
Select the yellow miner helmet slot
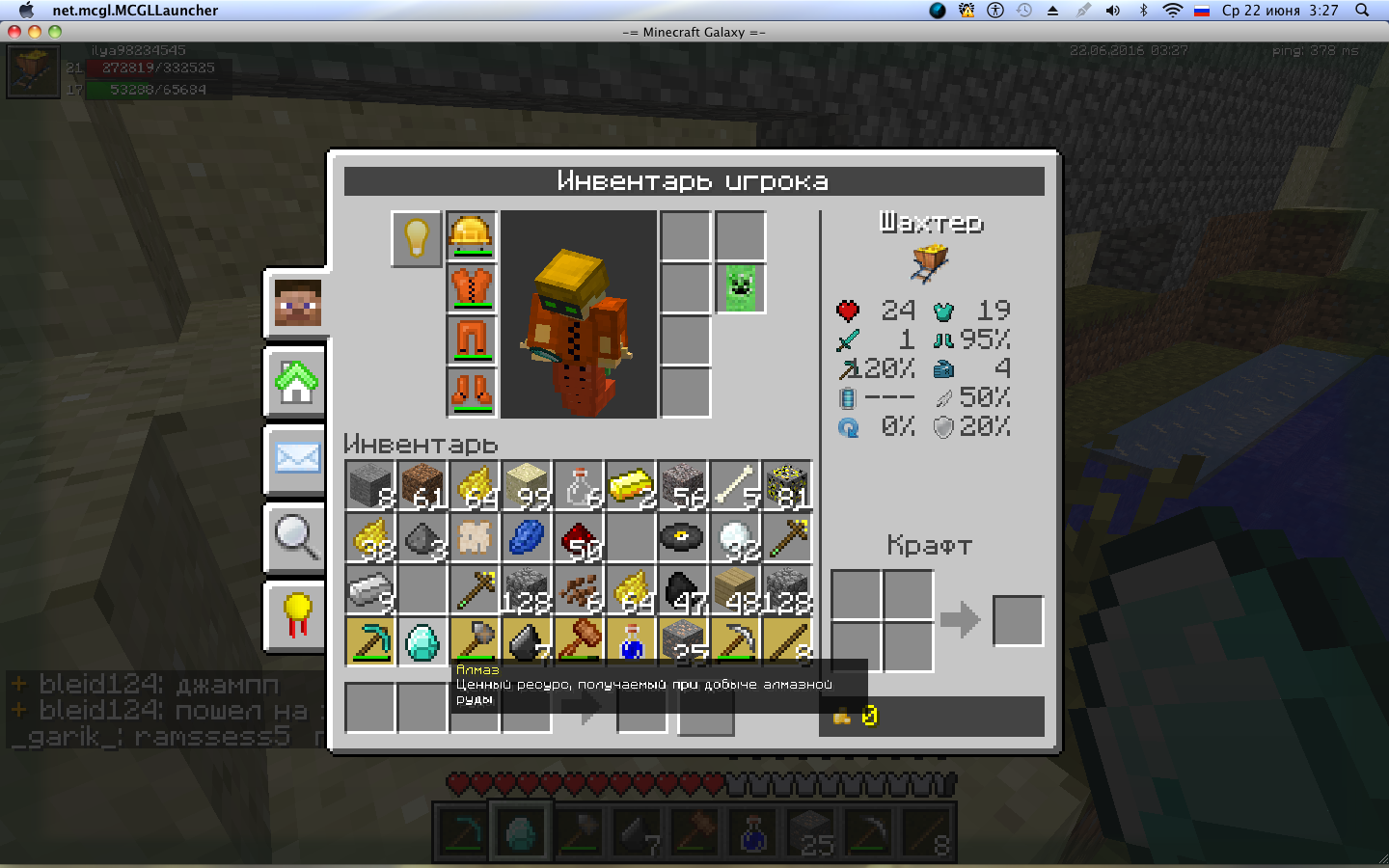[x=472, y=235]
